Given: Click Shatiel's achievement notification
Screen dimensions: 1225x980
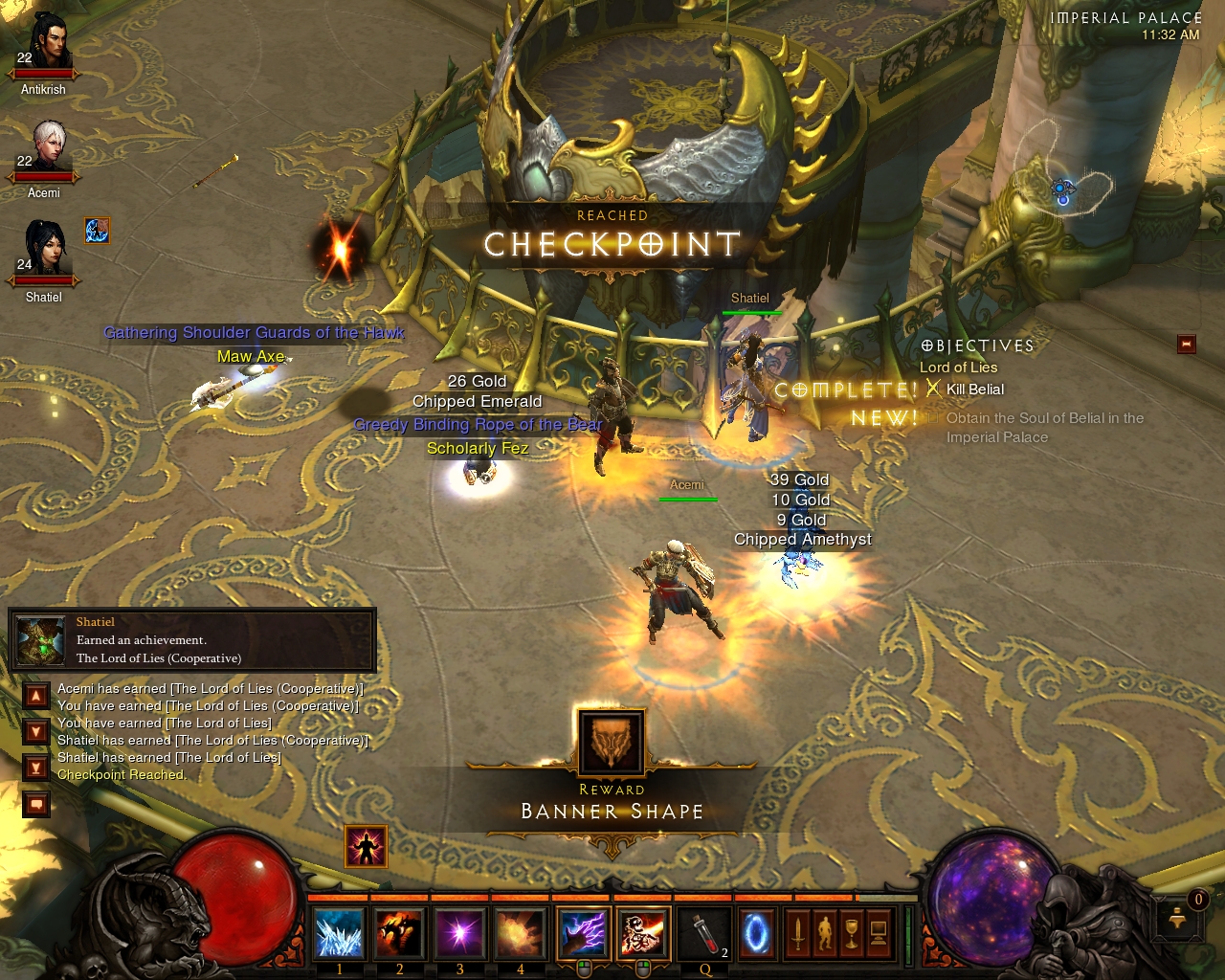Looking at the screenshot, I should click(x=191, y=640).
